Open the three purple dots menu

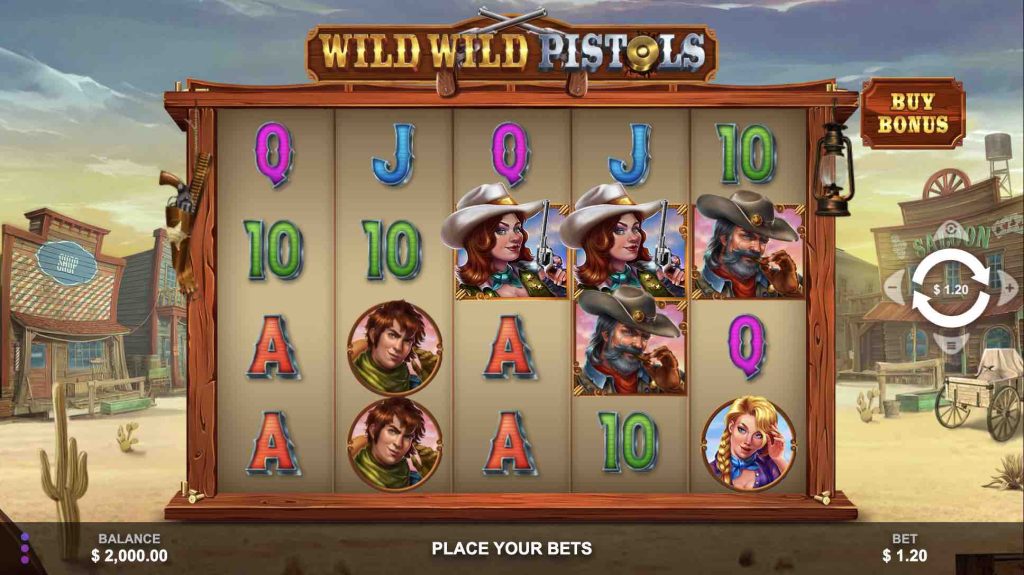click(25, 548)
